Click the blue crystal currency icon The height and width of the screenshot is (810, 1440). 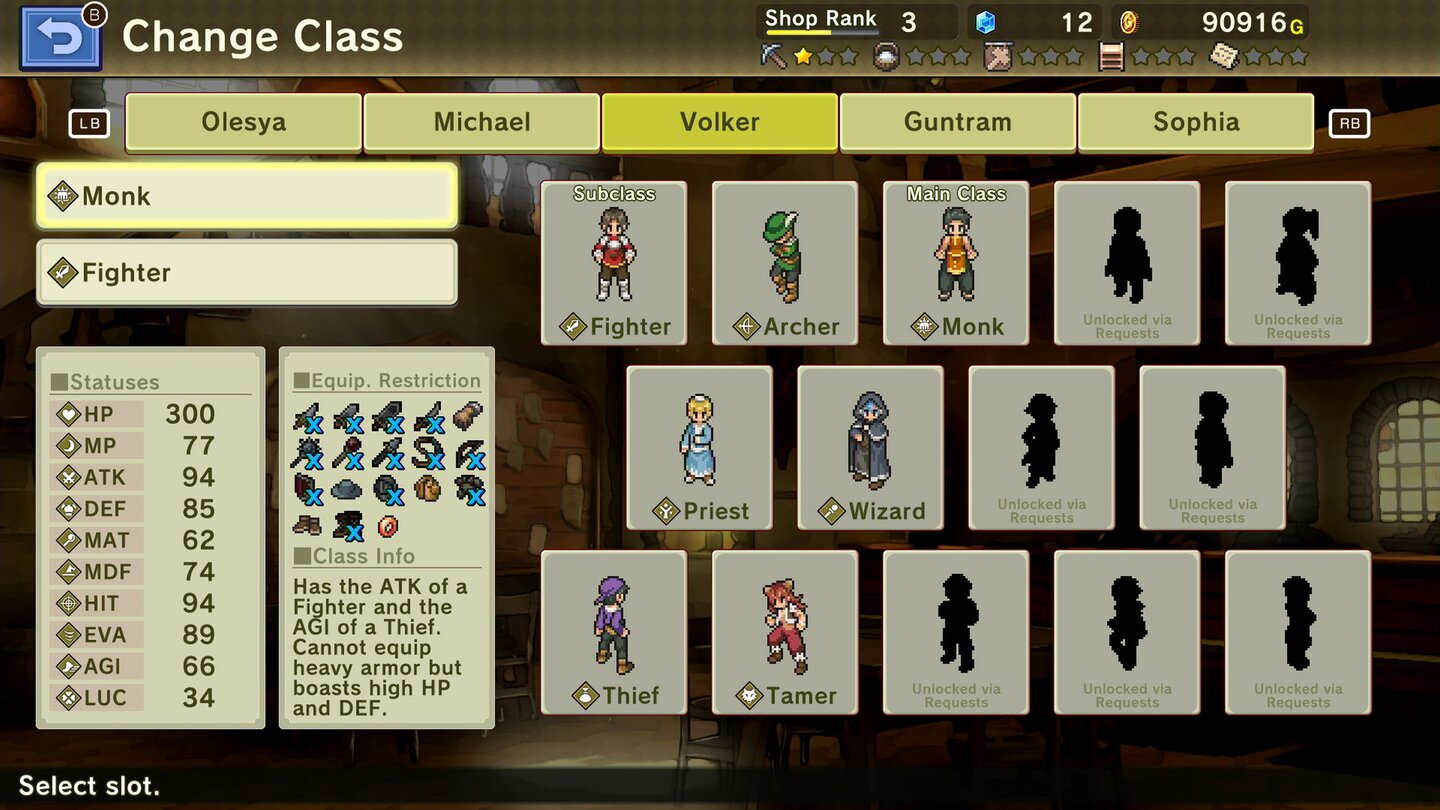tap(985, 21)
